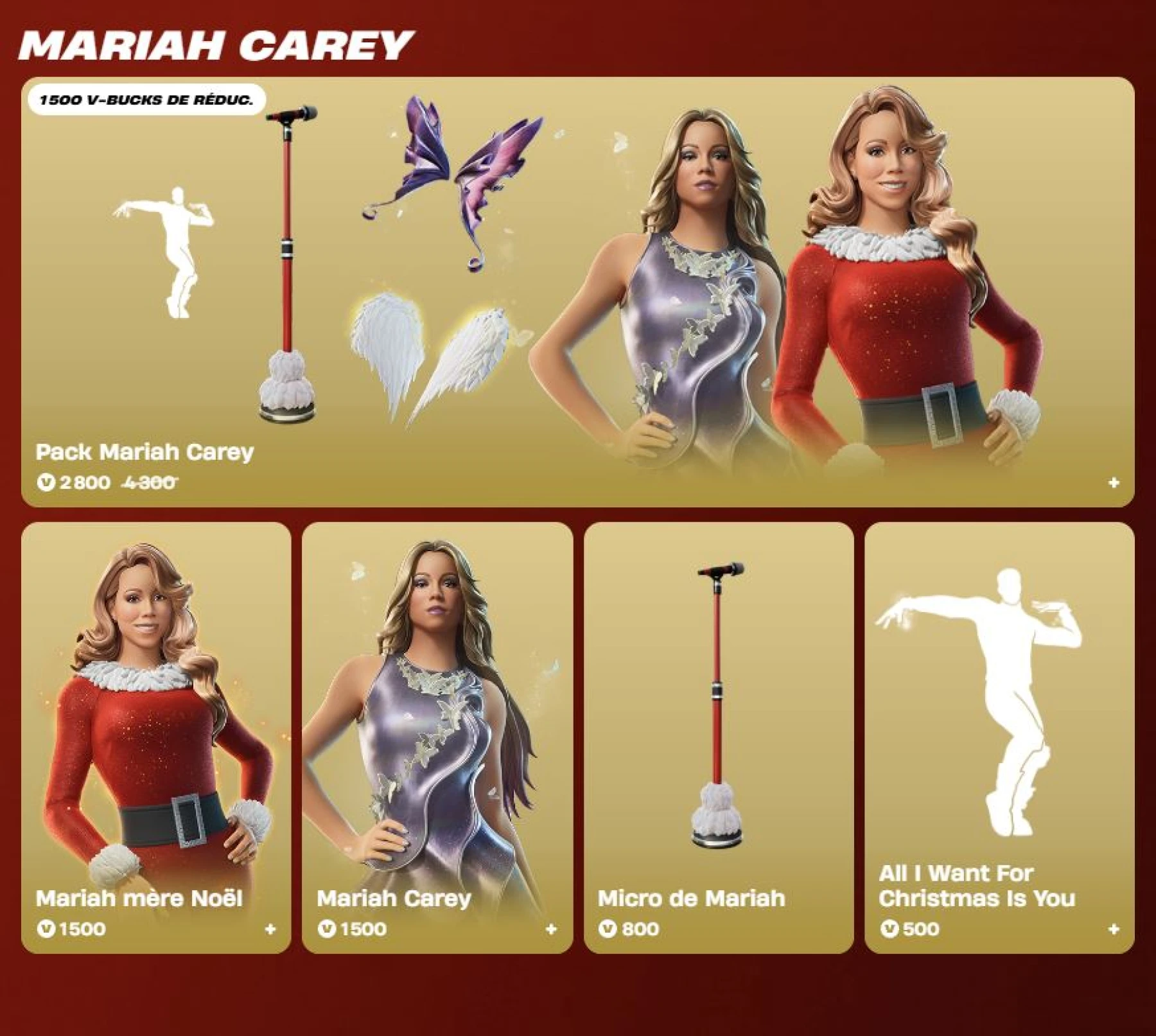The height and width of the screenshot is (1036, 1156).
Task: Click the V-Bucks icon on the Mariah mère Noël card
Action: click(48, 927)
